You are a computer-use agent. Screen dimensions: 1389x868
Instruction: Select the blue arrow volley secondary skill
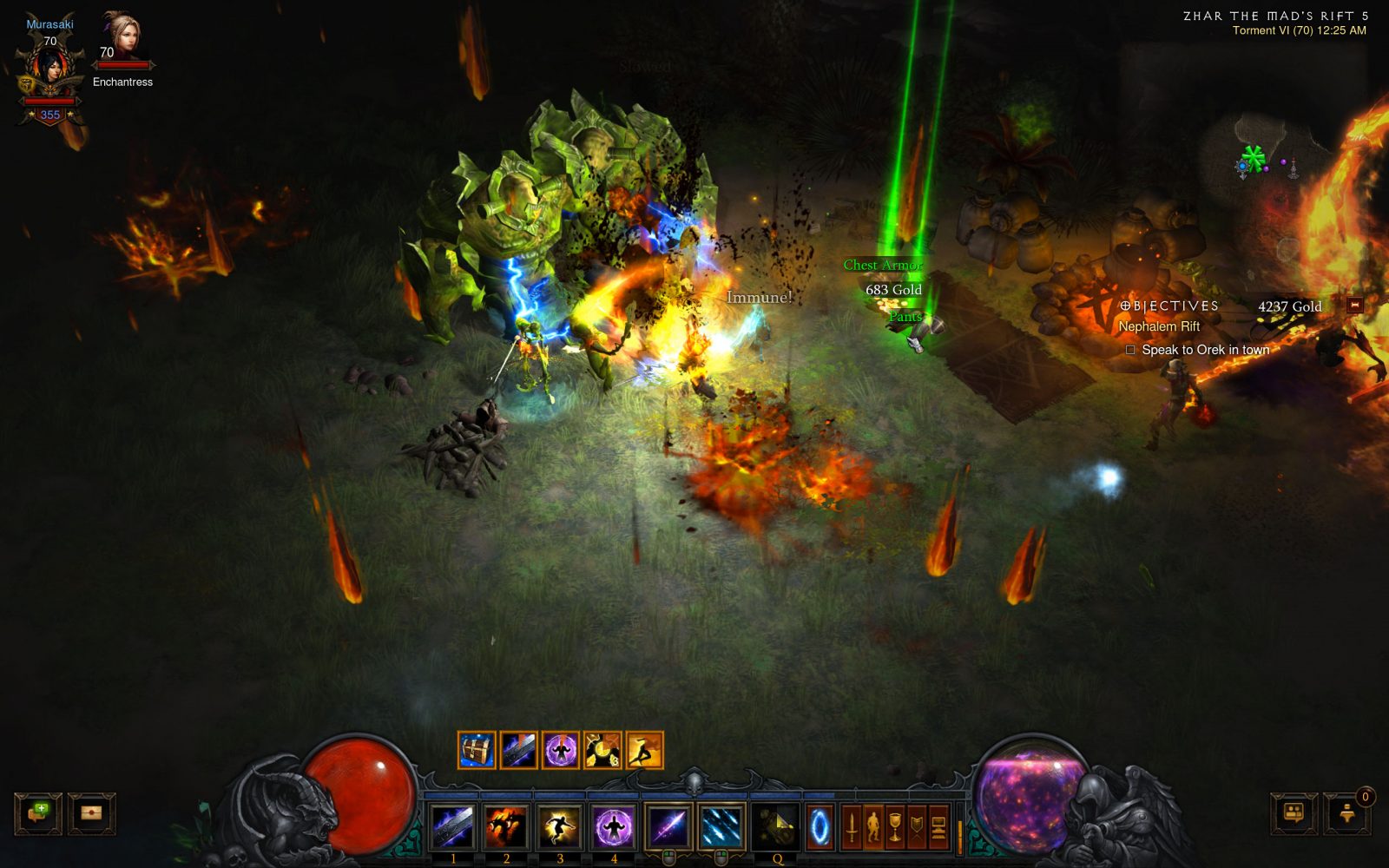click(721, 825)
